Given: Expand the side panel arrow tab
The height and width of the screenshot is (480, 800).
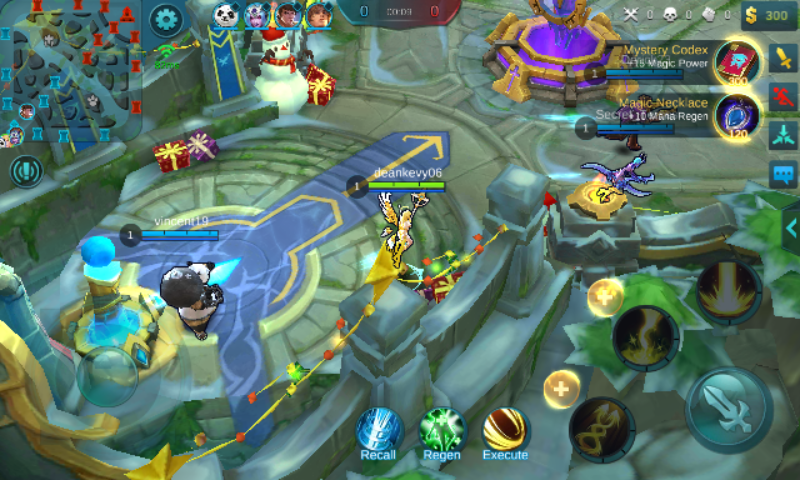Looking at the screenshot, I should tap(790, 228).
